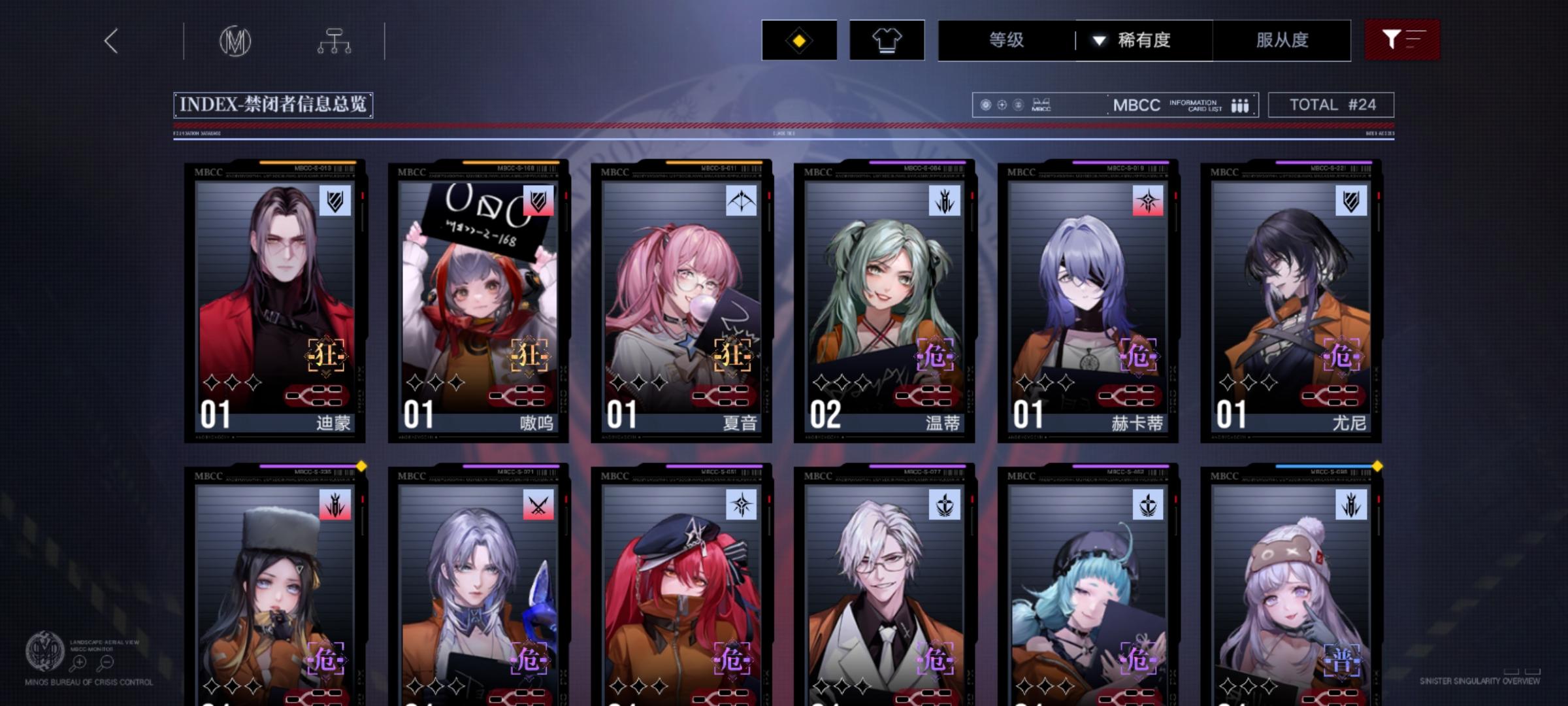
Task: Toggle the shirt outfit display mode
Action: point(887,40)
